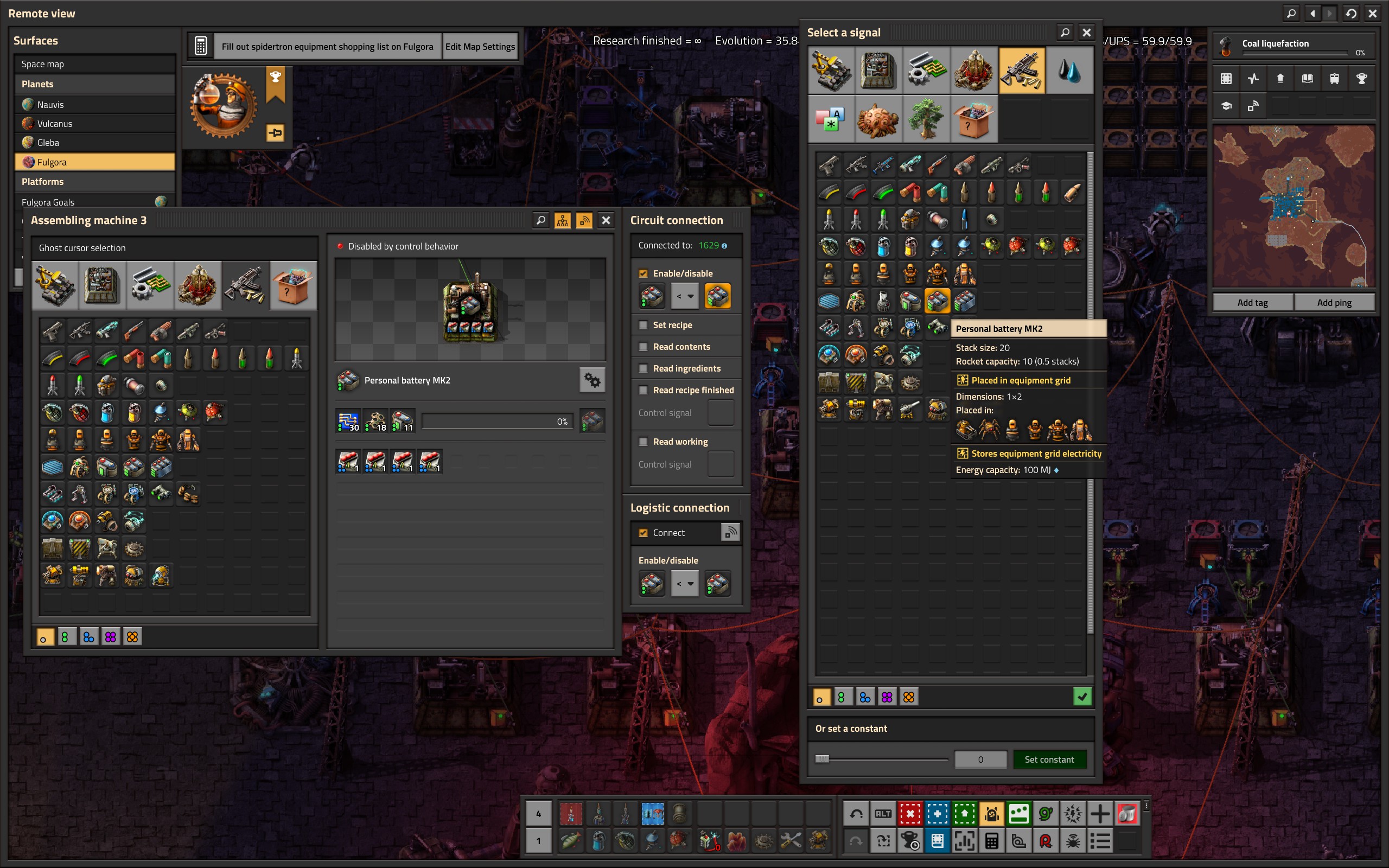Close the Assembling machine 3 window
This screenshot has height=868, width=1389.
(606, 220)
